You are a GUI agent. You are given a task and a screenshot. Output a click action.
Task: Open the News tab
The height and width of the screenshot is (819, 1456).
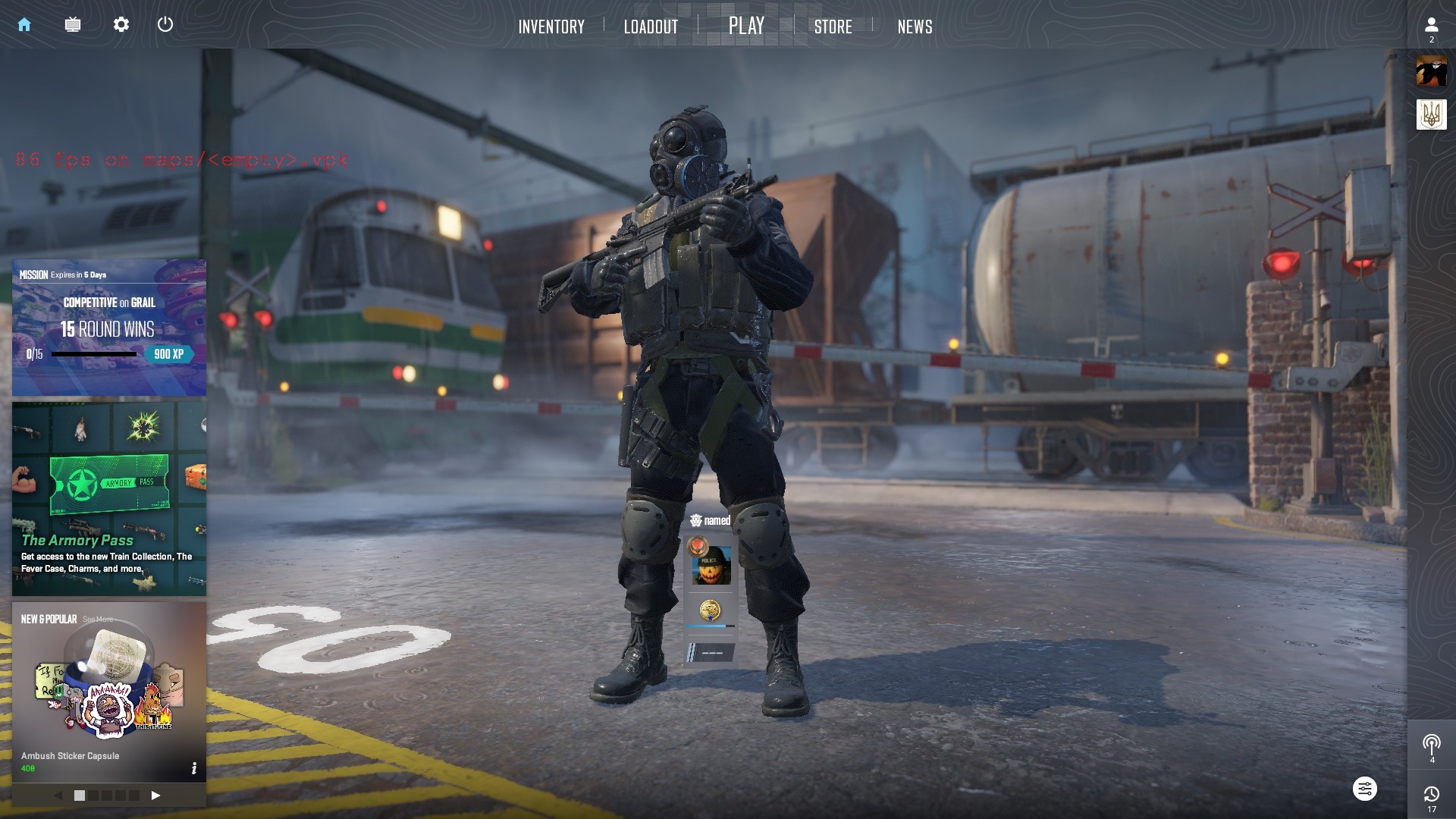point(915,27)
